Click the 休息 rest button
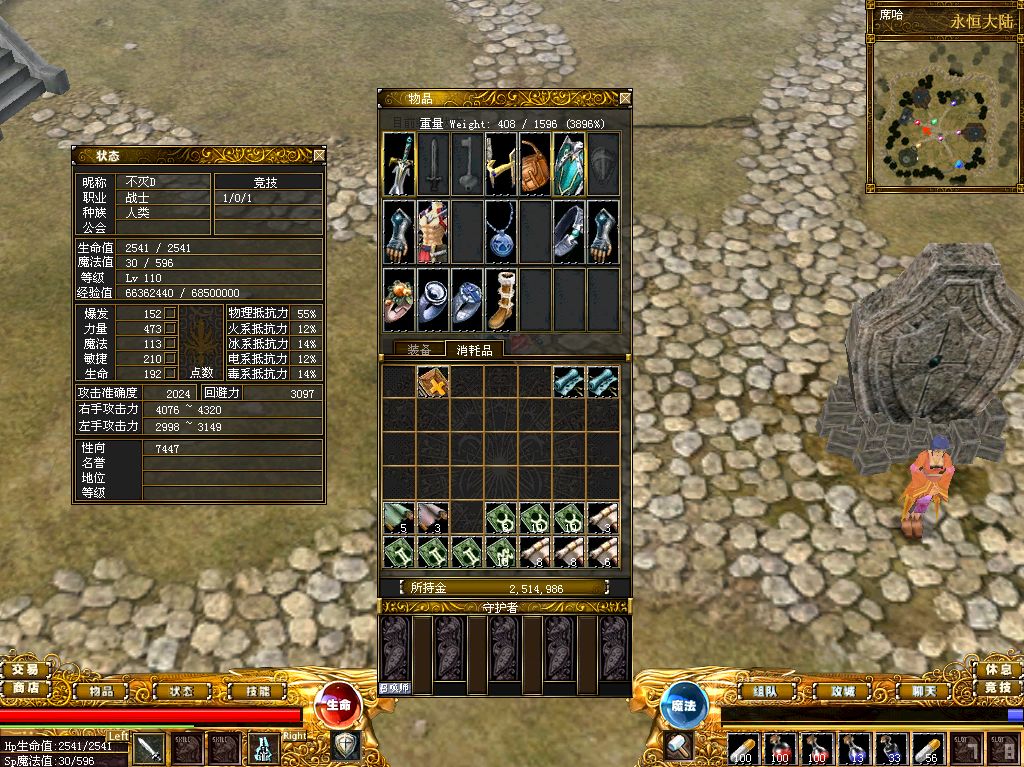 click(x=997, y=668)
